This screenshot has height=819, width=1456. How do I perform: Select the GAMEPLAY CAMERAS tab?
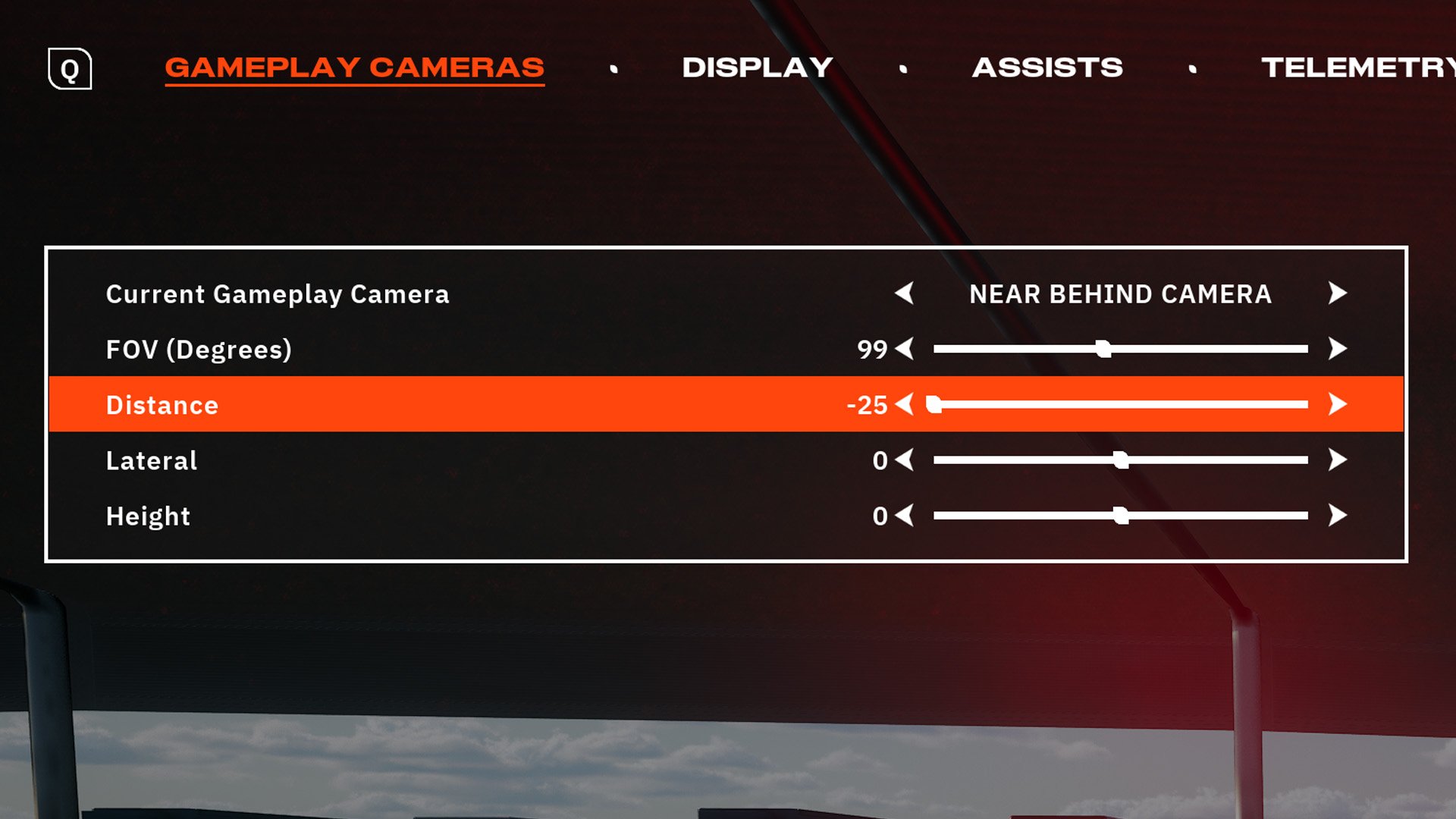pos(355,67)
